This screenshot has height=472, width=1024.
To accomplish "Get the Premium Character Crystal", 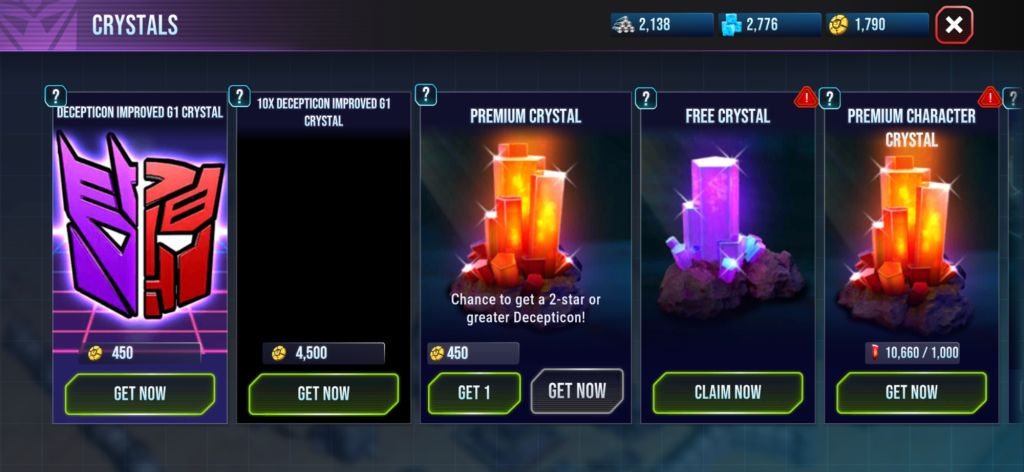I will pyautogui.click(x=911, y=393).
